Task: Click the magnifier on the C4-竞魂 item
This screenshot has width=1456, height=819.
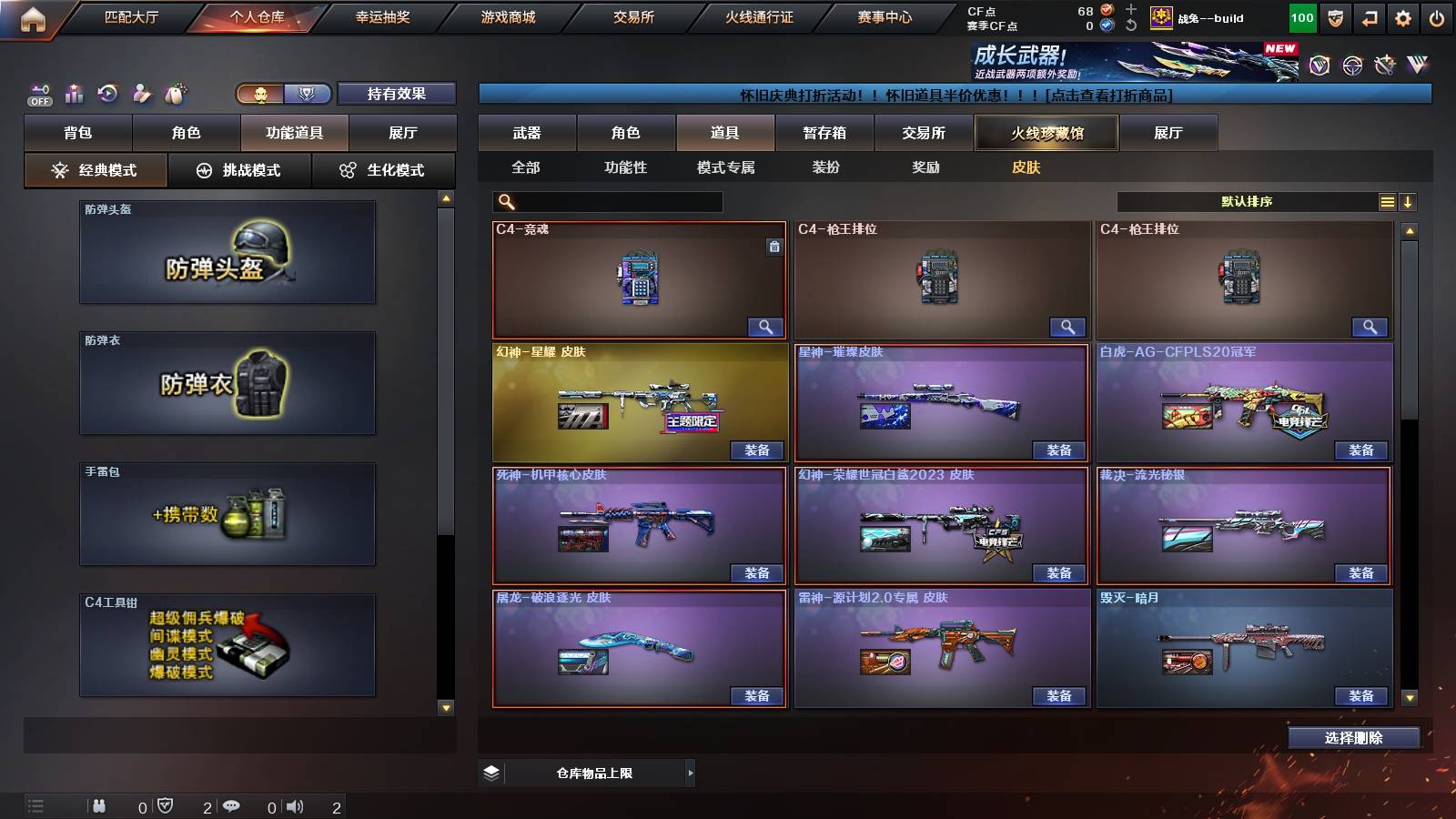Action: pyautogui.click(x=767, y=326)
